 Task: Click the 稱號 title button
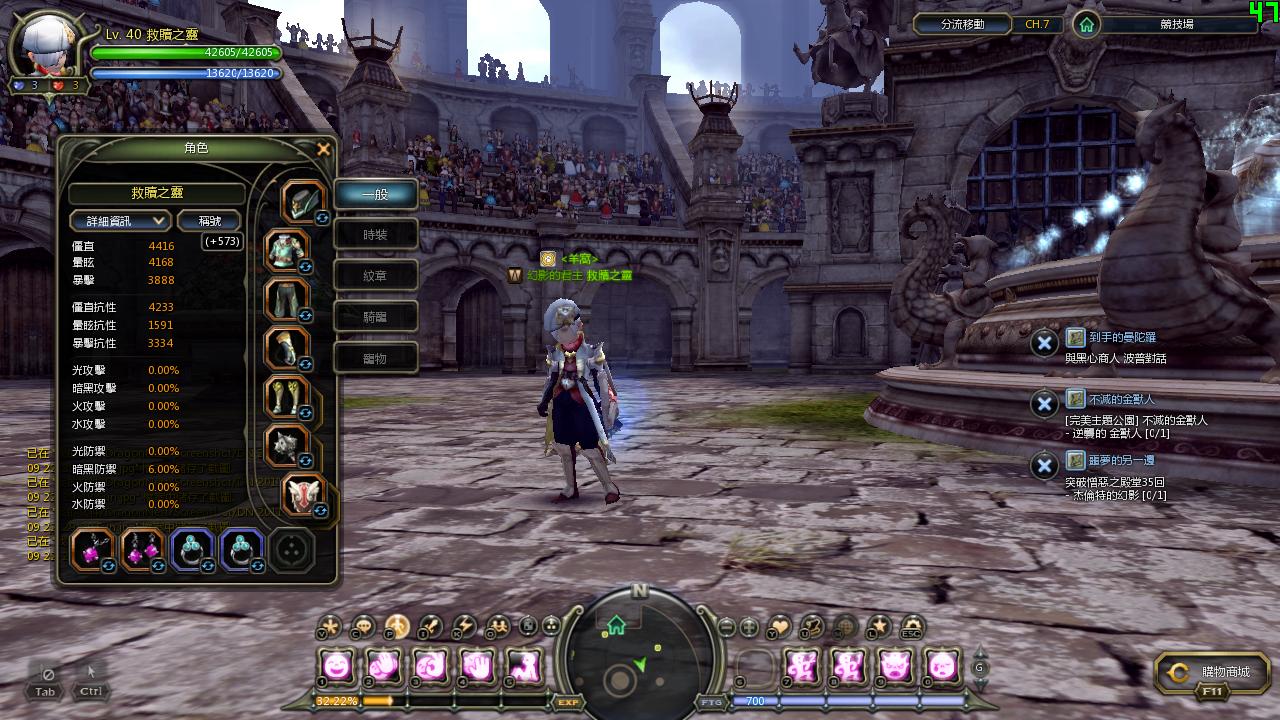pyautogui.click(x=209, y=221)
